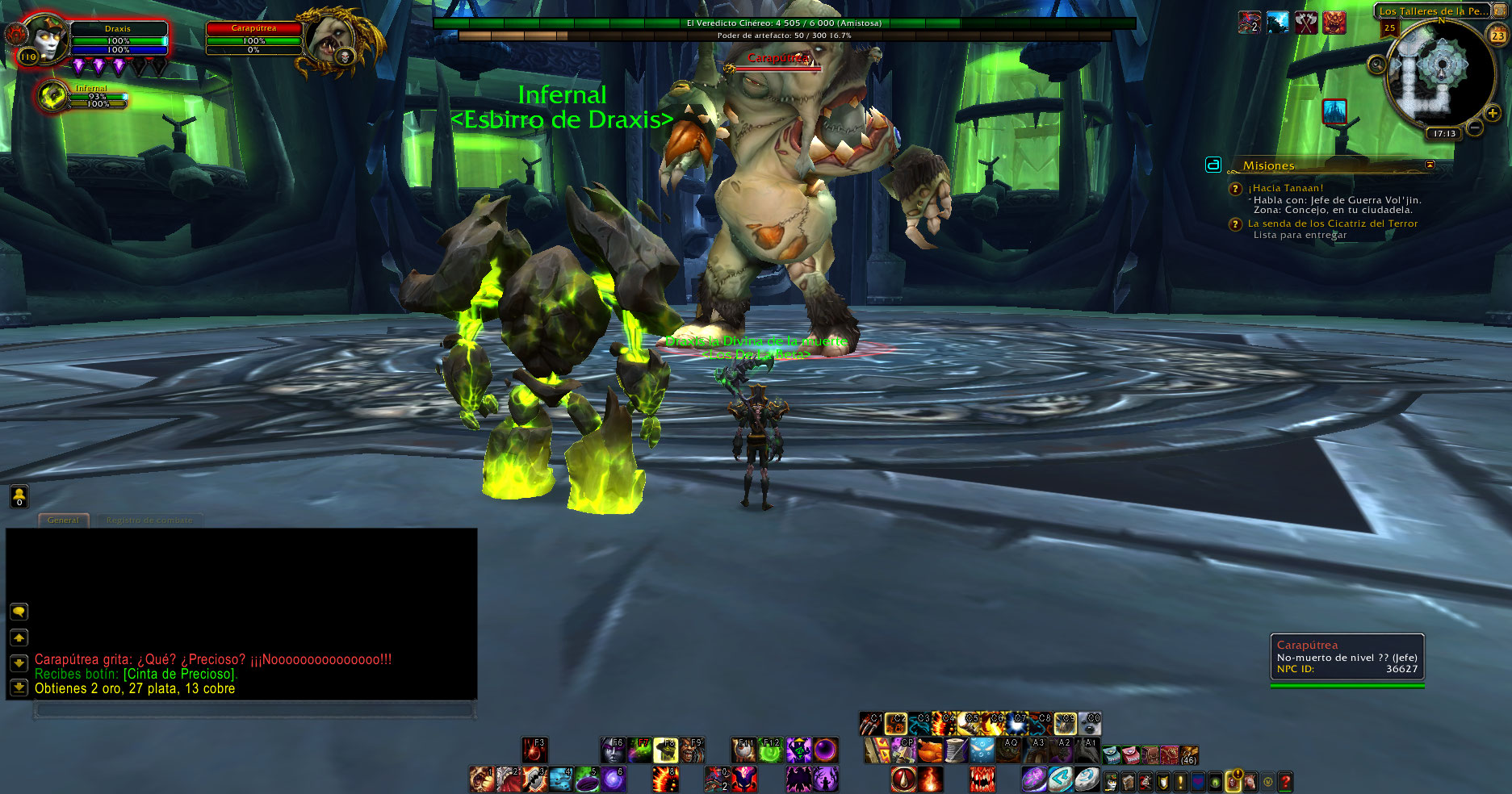Select the ¡Hacia Tanaan! quest
The image size is (1512, 794).
coord(1285,188)
